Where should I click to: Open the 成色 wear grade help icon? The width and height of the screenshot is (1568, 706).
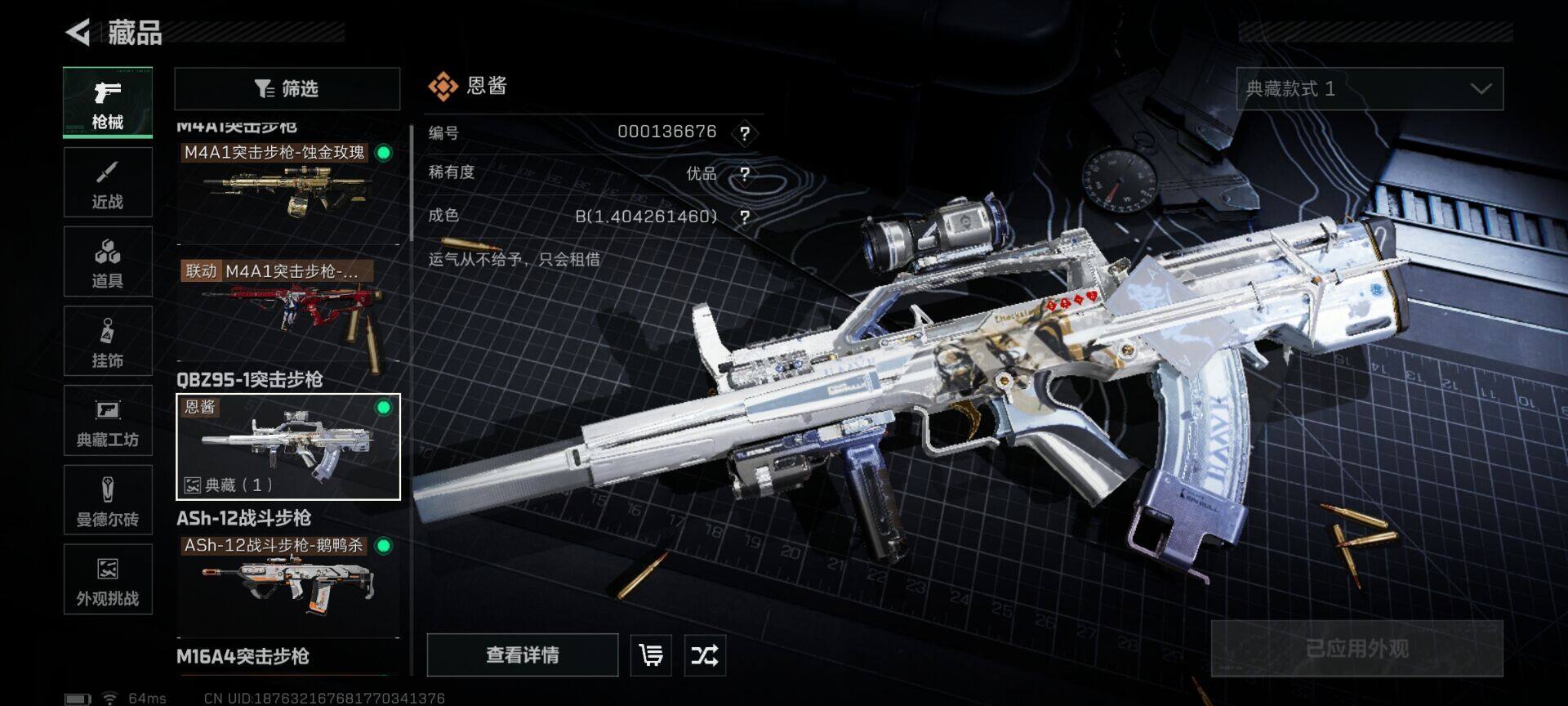(744, 217)
